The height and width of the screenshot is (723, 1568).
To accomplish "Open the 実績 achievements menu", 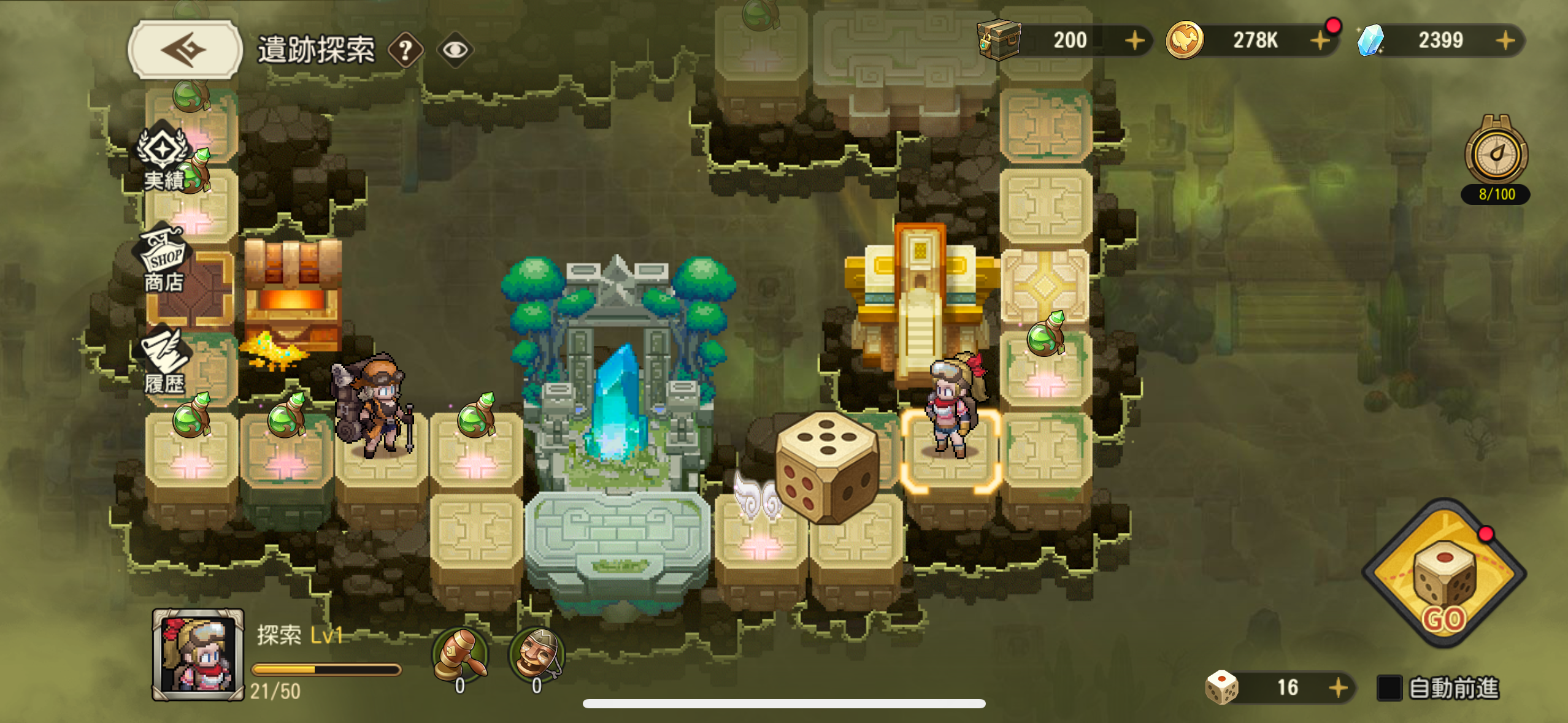I will [x=163, y=159].
